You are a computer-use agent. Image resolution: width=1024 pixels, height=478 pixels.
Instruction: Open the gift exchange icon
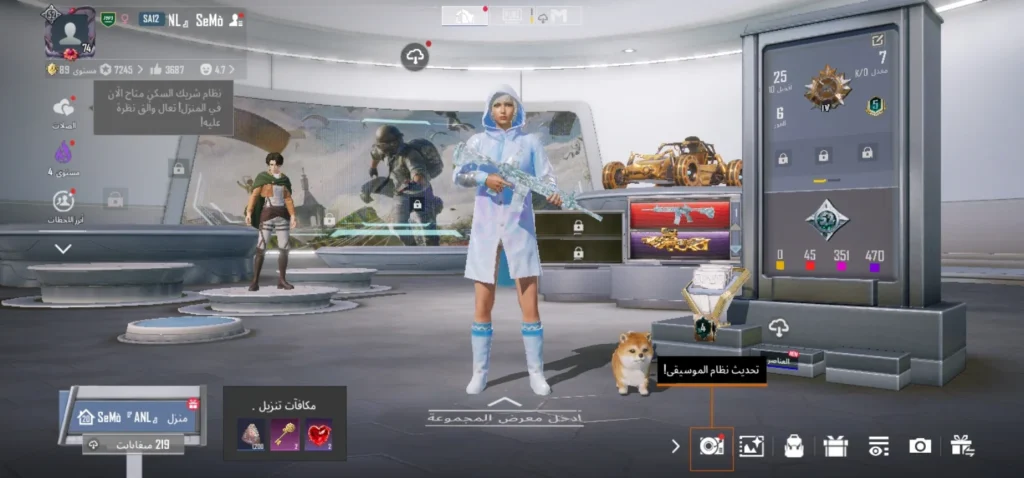tap(962, 446)
